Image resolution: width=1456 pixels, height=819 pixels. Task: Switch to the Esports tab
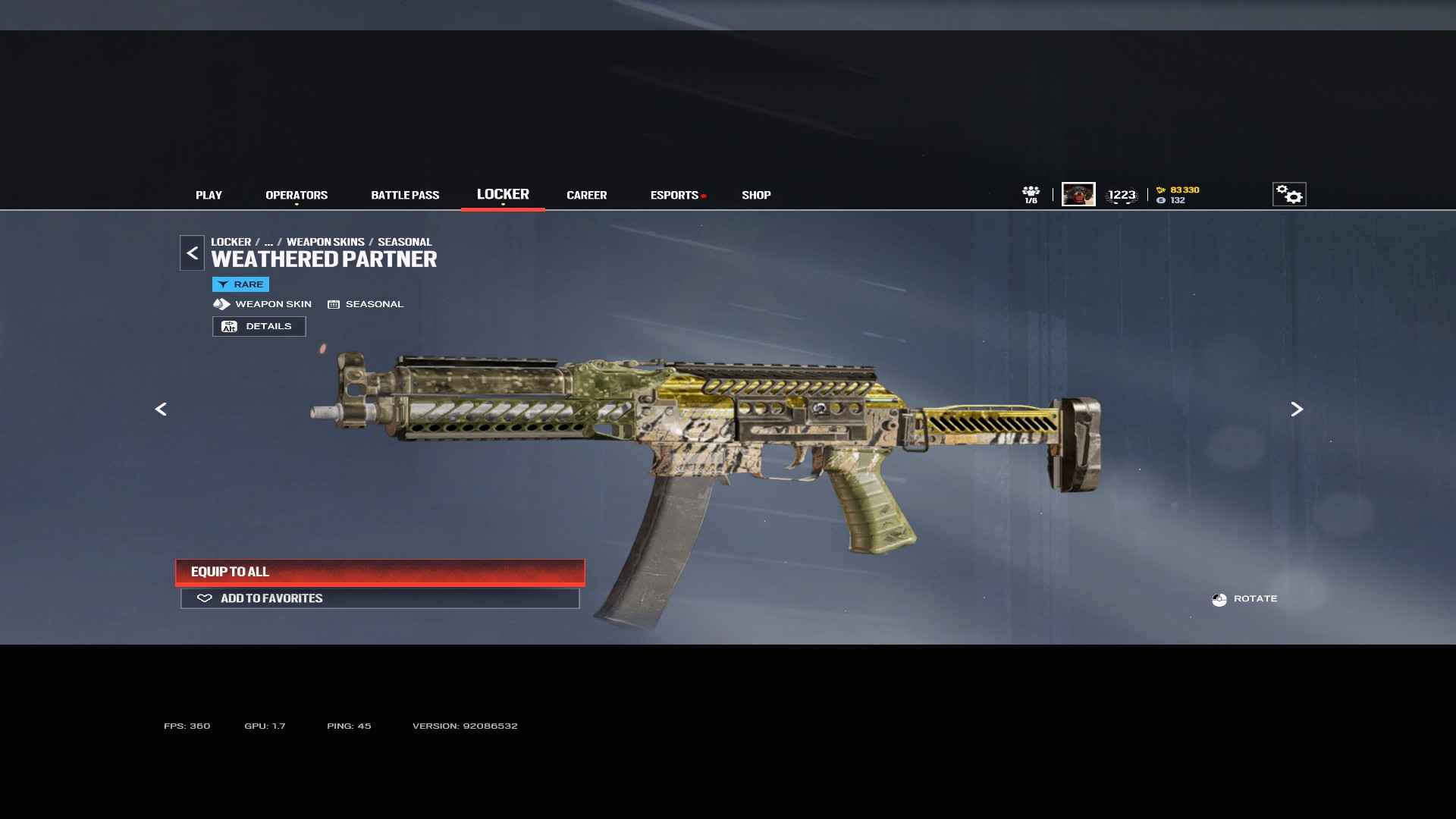tap(674, 196)
